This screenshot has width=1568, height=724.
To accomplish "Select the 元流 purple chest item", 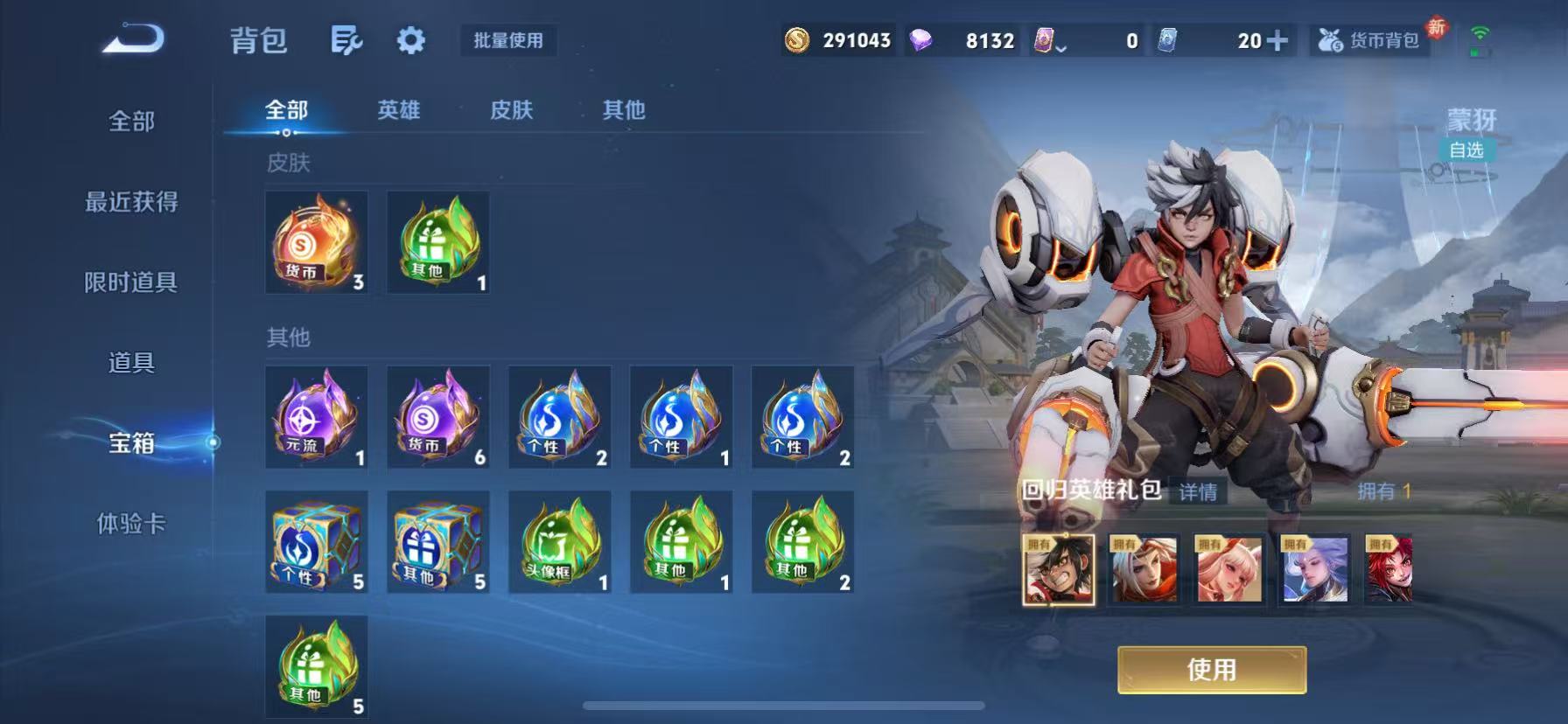I will click(x=317, y=418).
